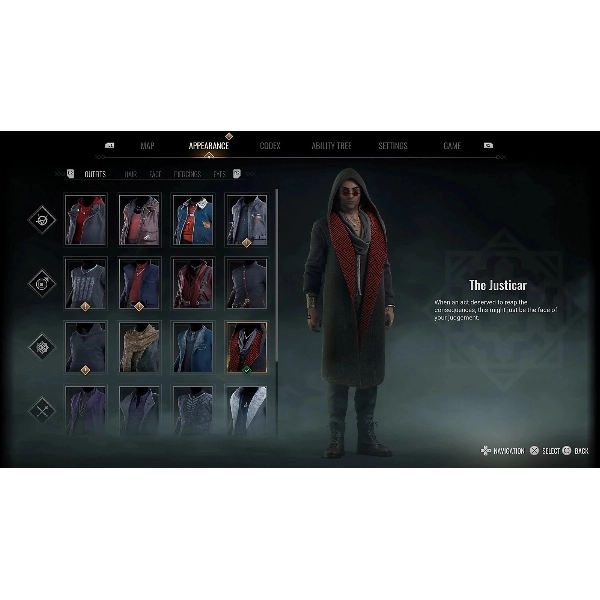Pick the blue jacket with white collar outfit
600x600 pixels.
192,220
